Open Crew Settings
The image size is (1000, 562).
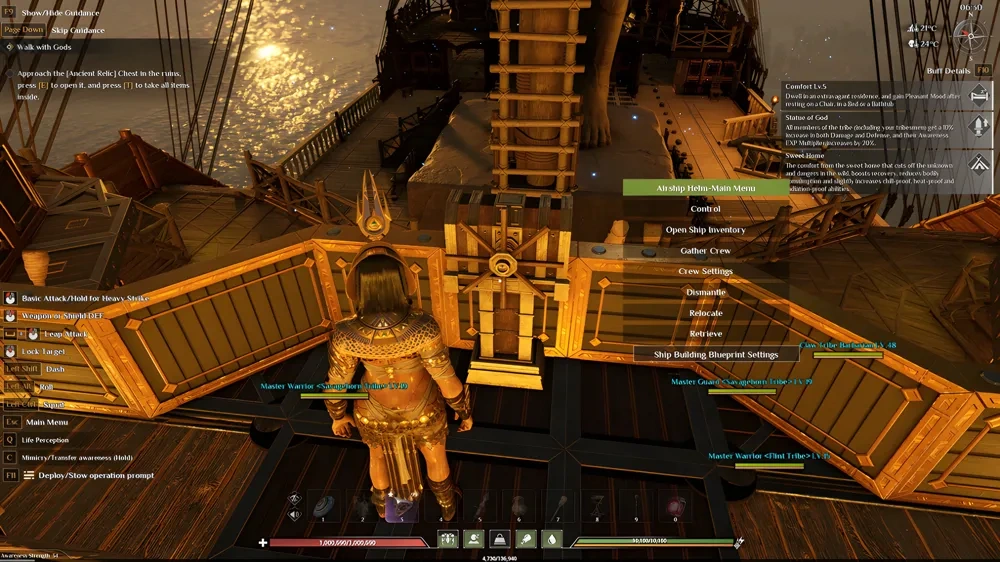click(705, 271)
